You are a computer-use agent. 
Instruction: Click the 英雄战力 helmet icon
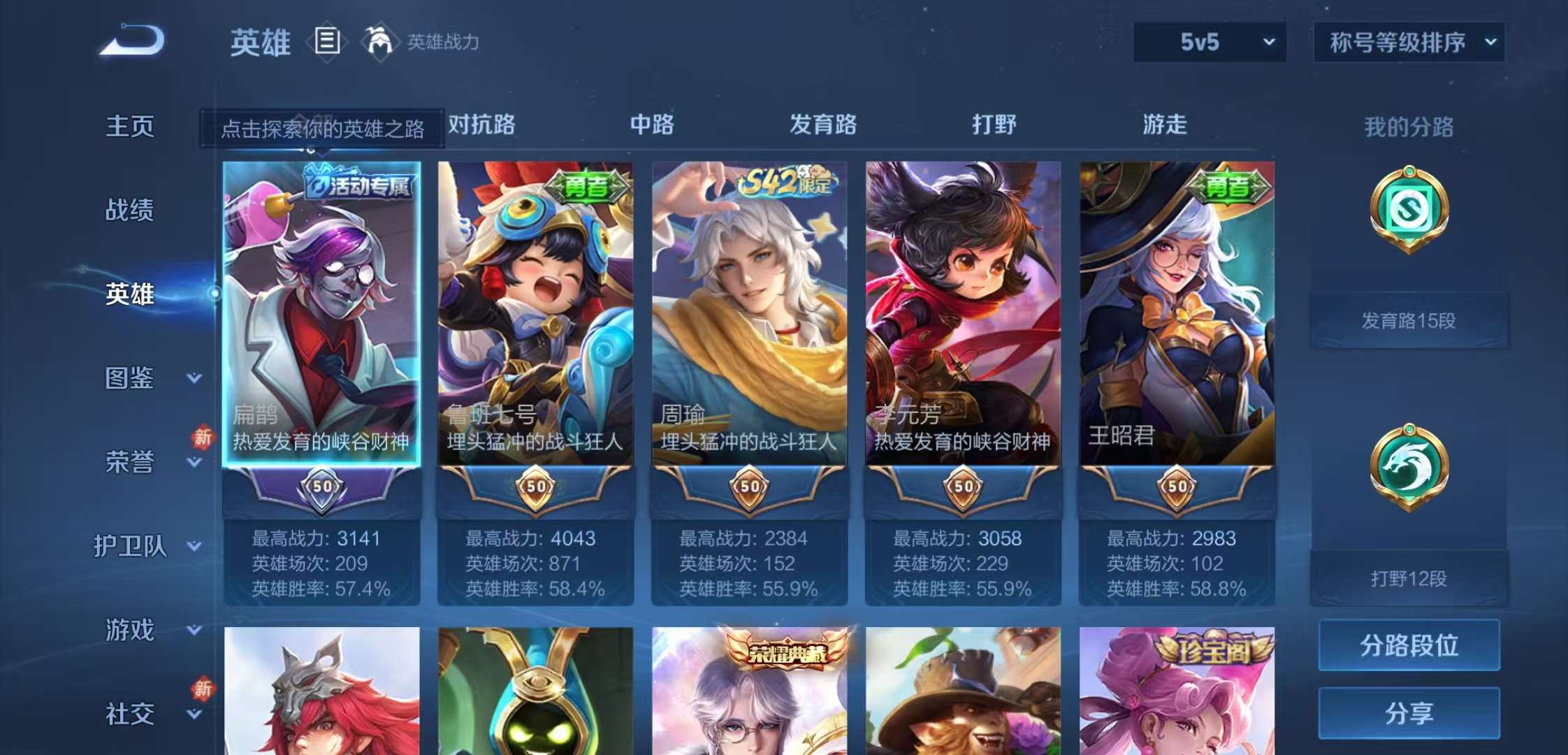pyautogui.click(x=376, y=42)
